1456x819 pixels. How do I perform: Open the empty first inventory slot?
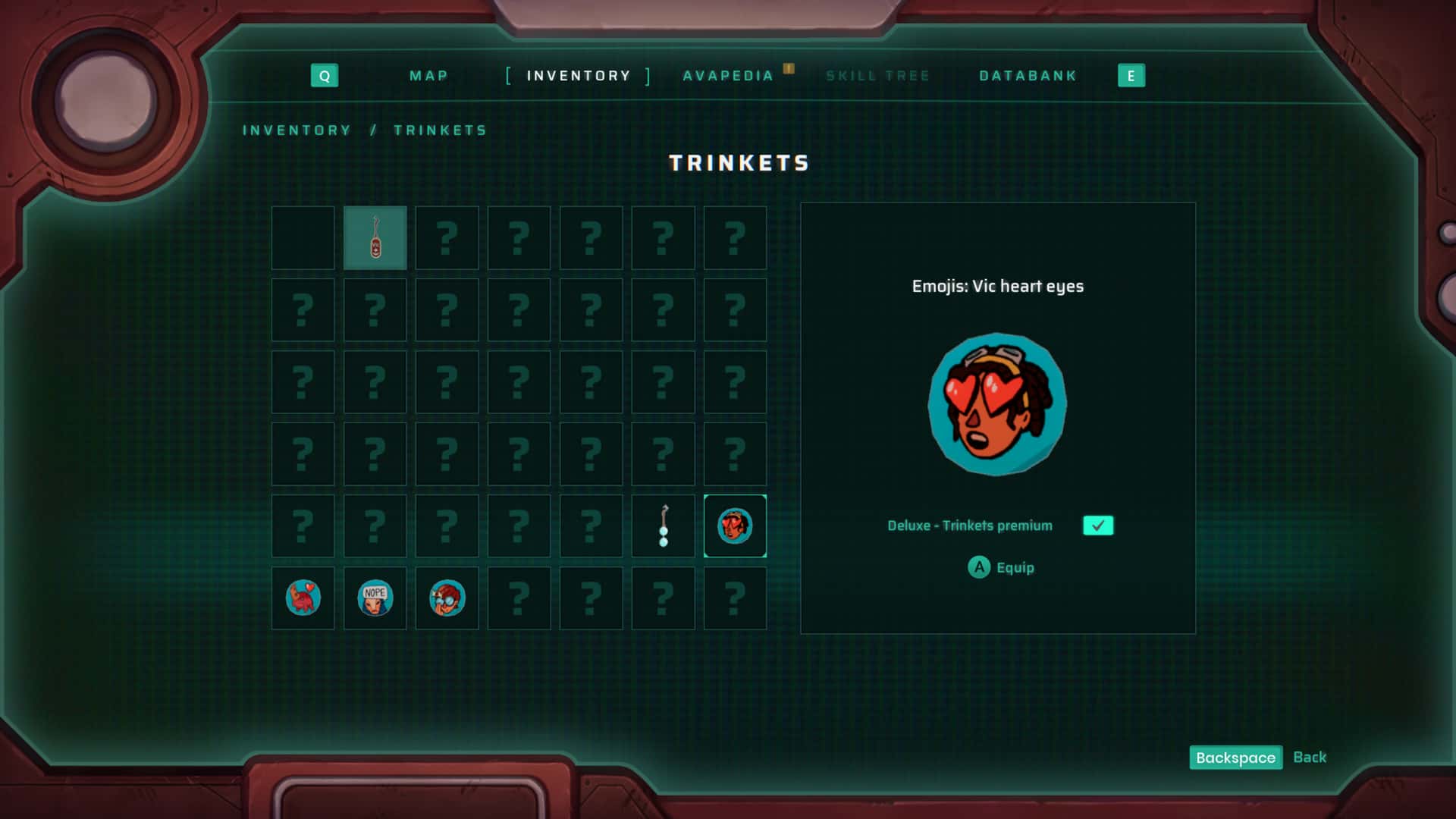point(303,237)
